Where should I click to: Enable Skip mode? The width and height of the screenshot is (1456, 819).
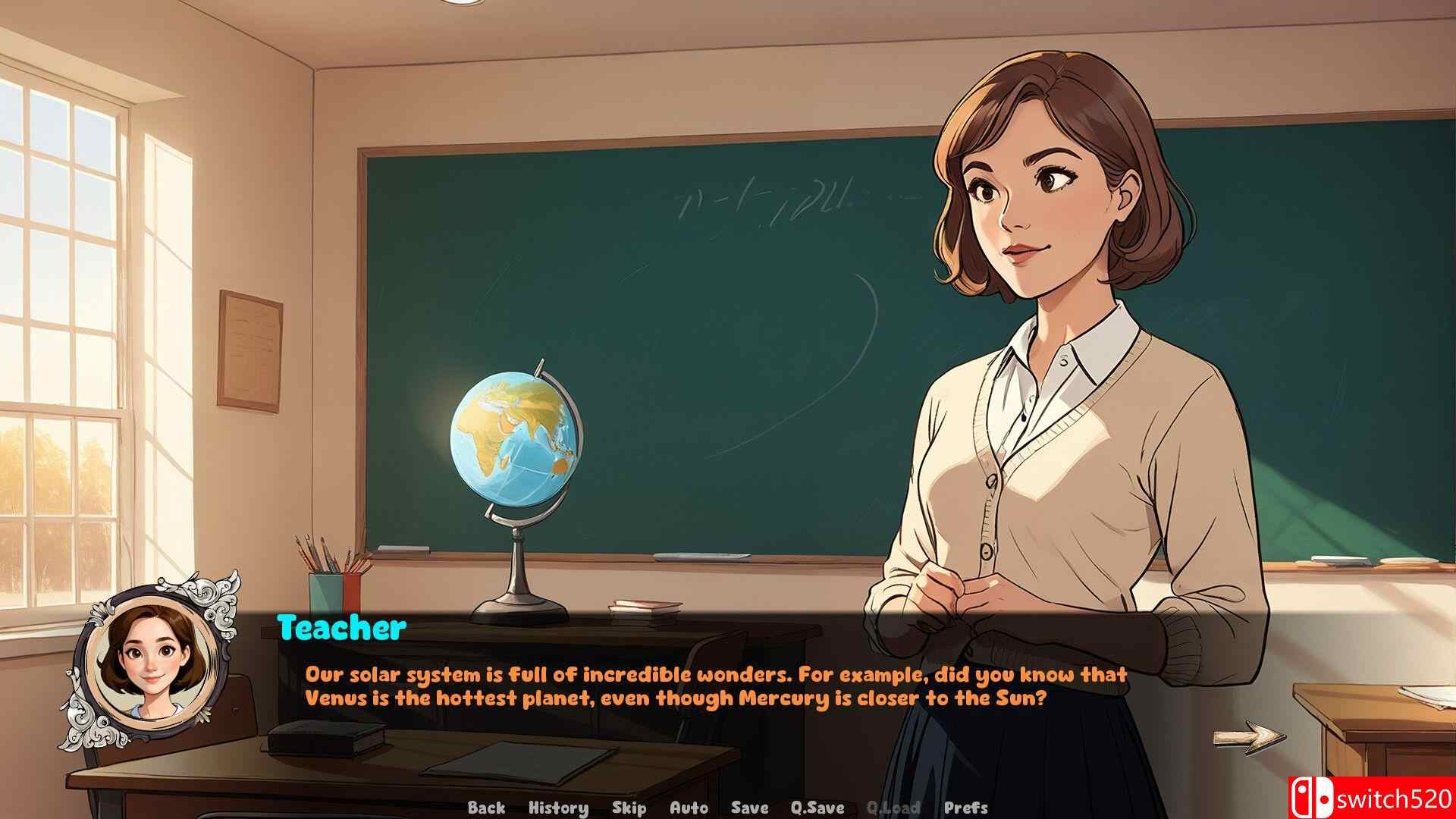tap(629, 808)
